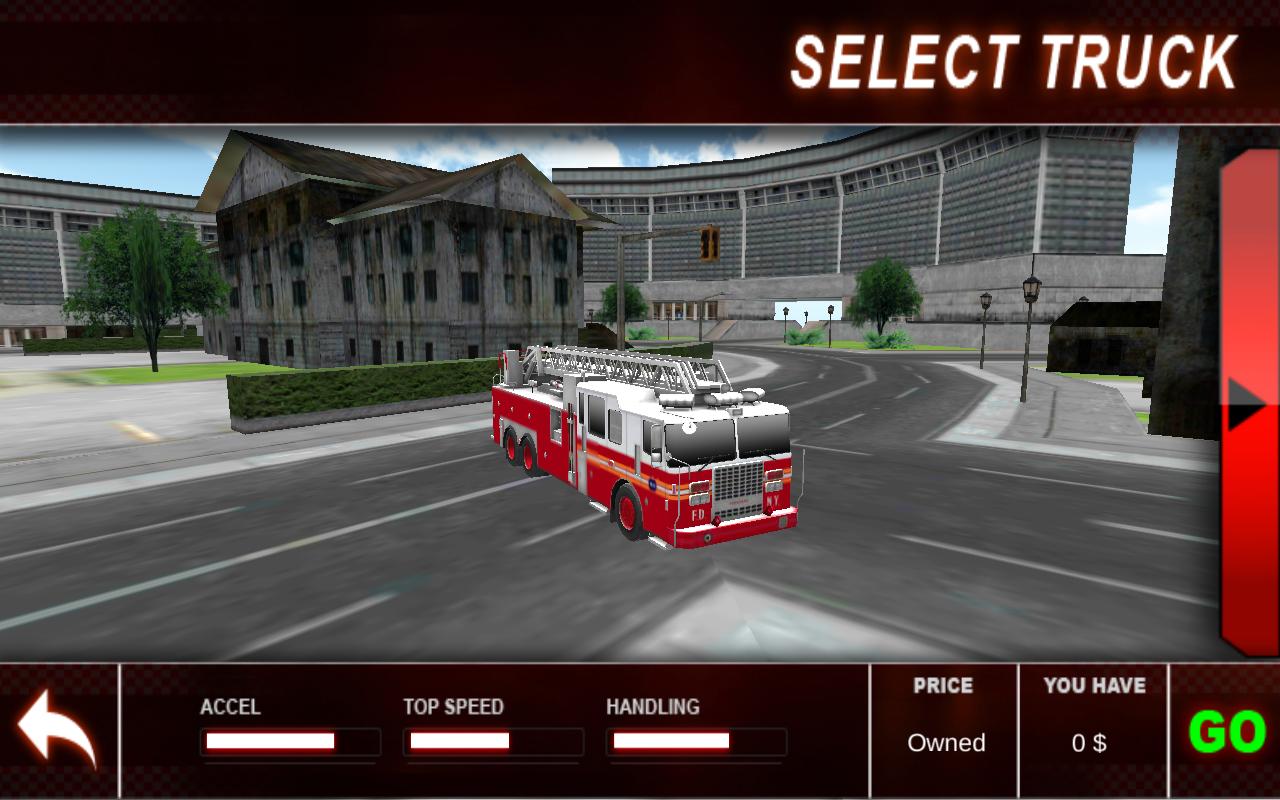Viewport: 1280px width, 800px height.
Task: Click the ACCEL label
Action: tap(231, 707)
